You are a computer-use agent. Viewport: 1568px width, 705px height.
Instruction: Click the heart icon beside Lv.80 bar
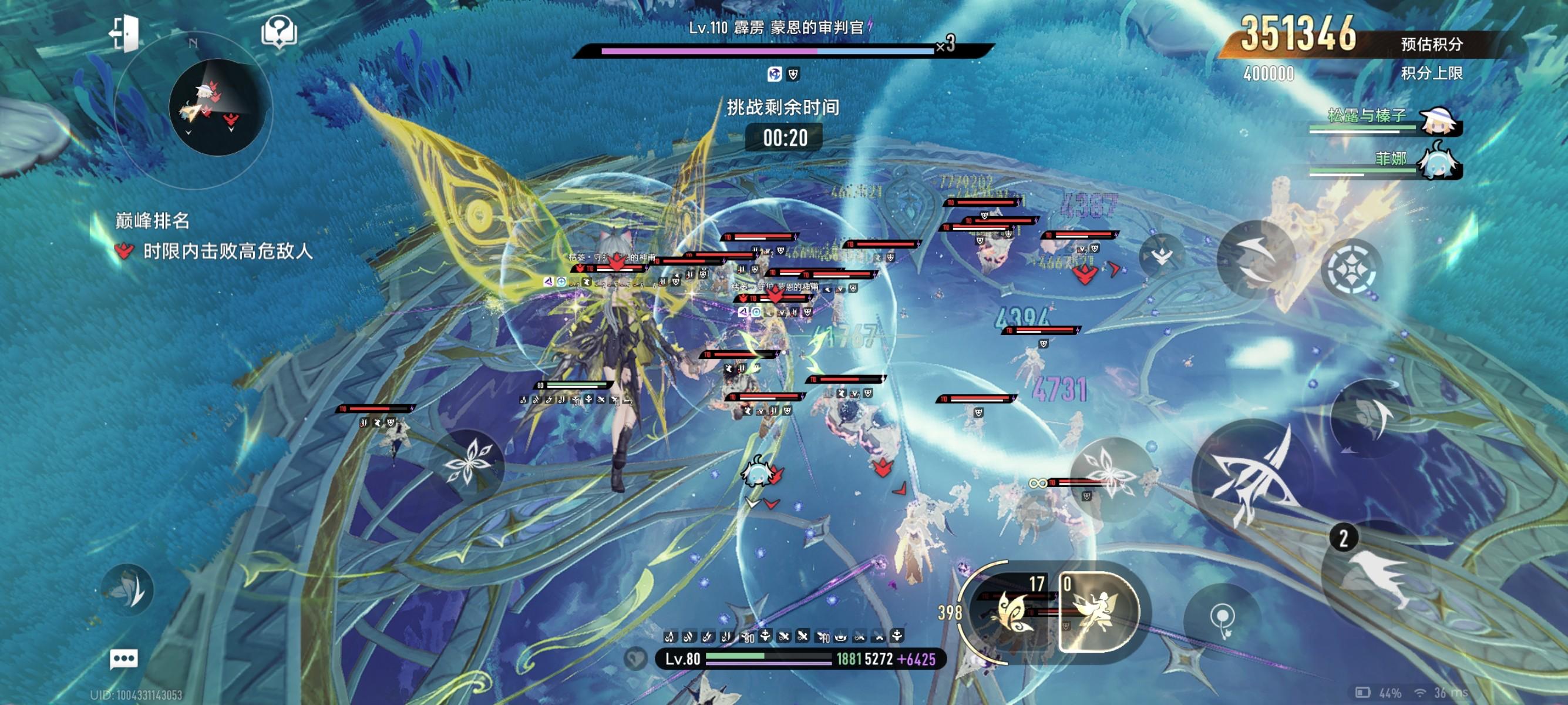coord(635,659)
